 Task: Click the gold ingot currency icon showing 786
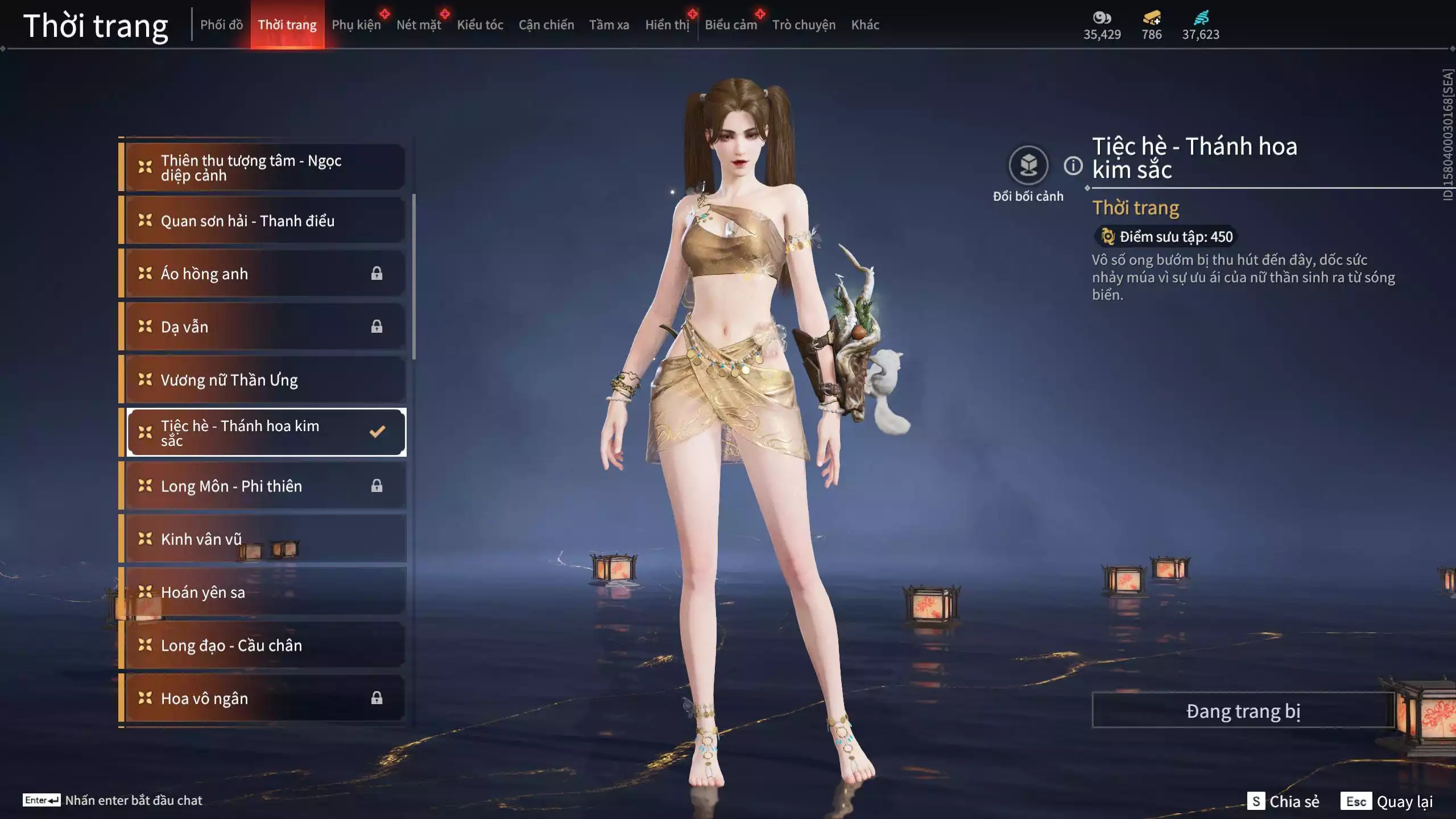click(1149, 18)
